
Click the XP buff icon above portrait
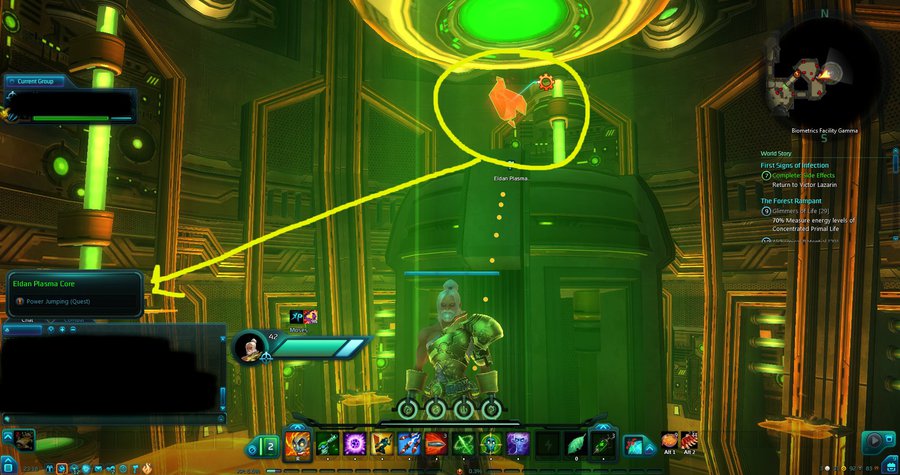297,317
